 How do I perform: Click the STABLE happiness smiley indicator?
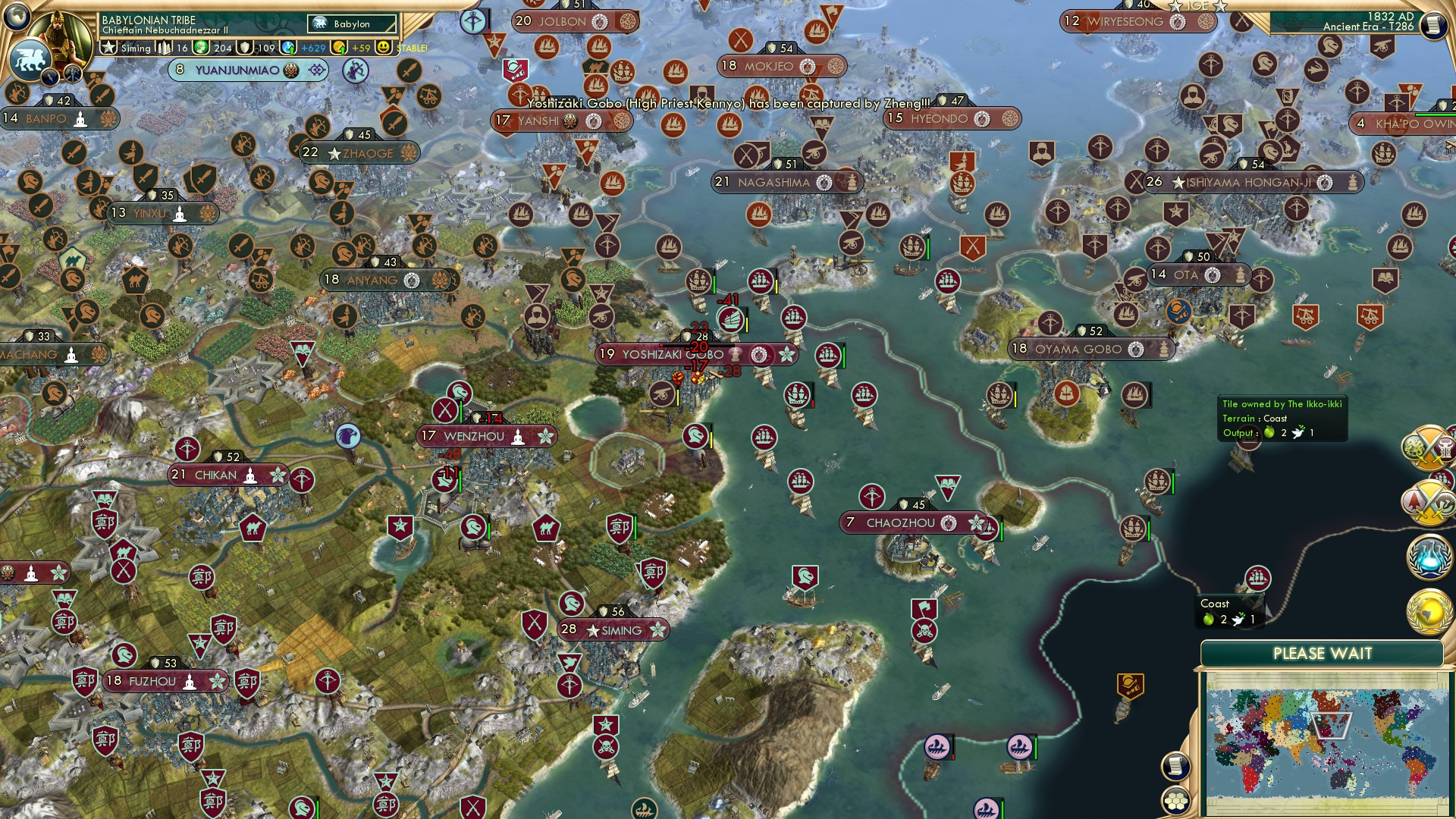pyautogui.click(x=382, y=49)
